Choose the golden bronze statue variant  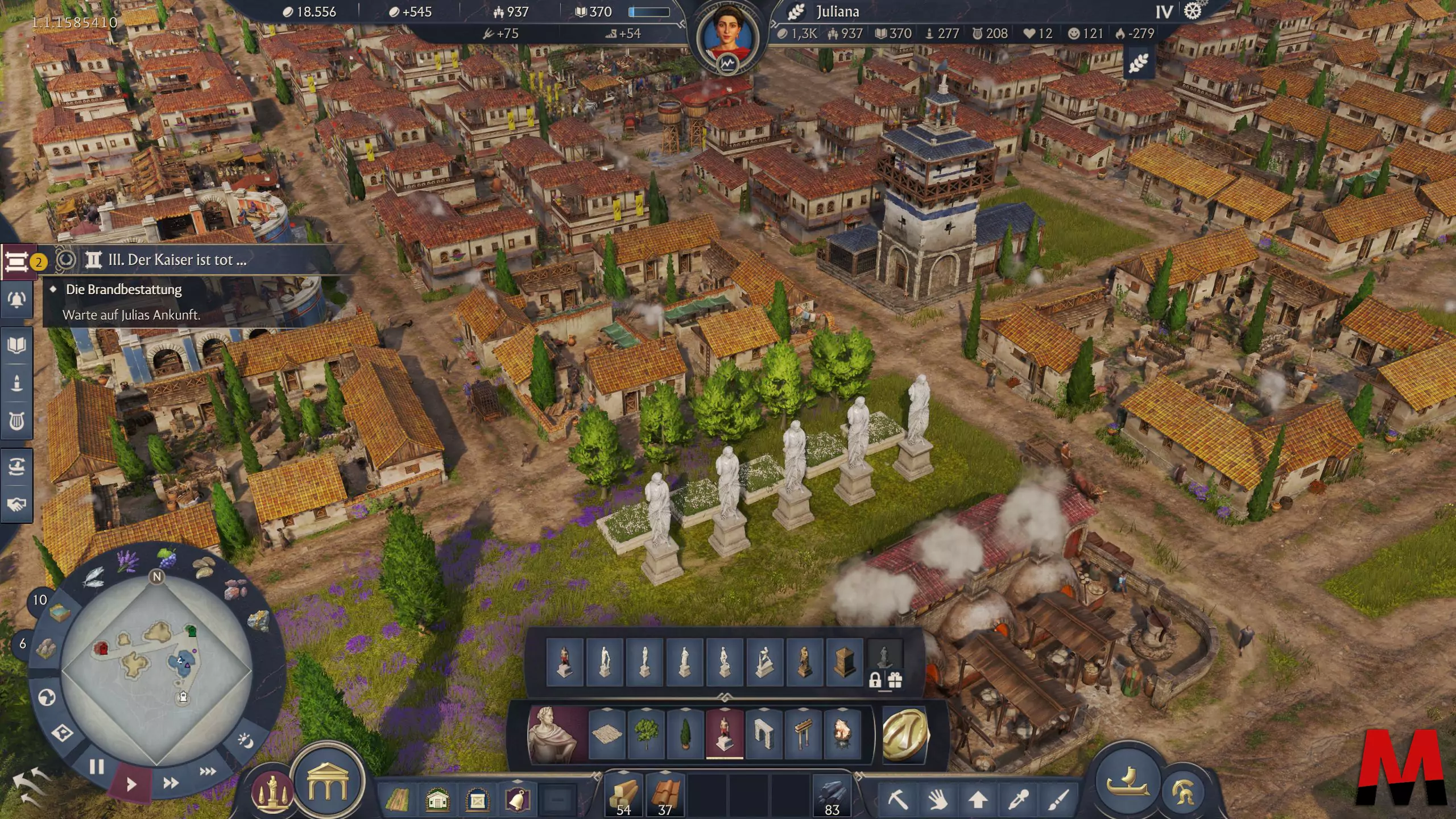pyautogui.click(x=804, y=662)
